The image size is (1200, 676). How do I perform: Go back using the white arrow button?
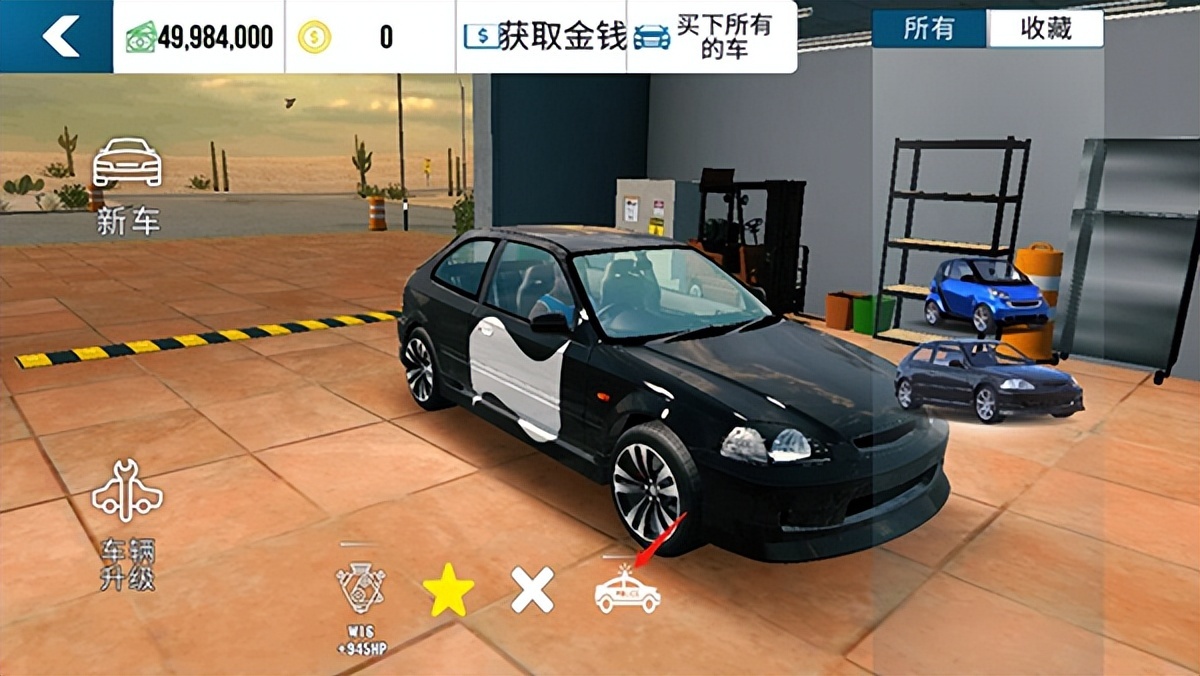[x=58, y=37]
